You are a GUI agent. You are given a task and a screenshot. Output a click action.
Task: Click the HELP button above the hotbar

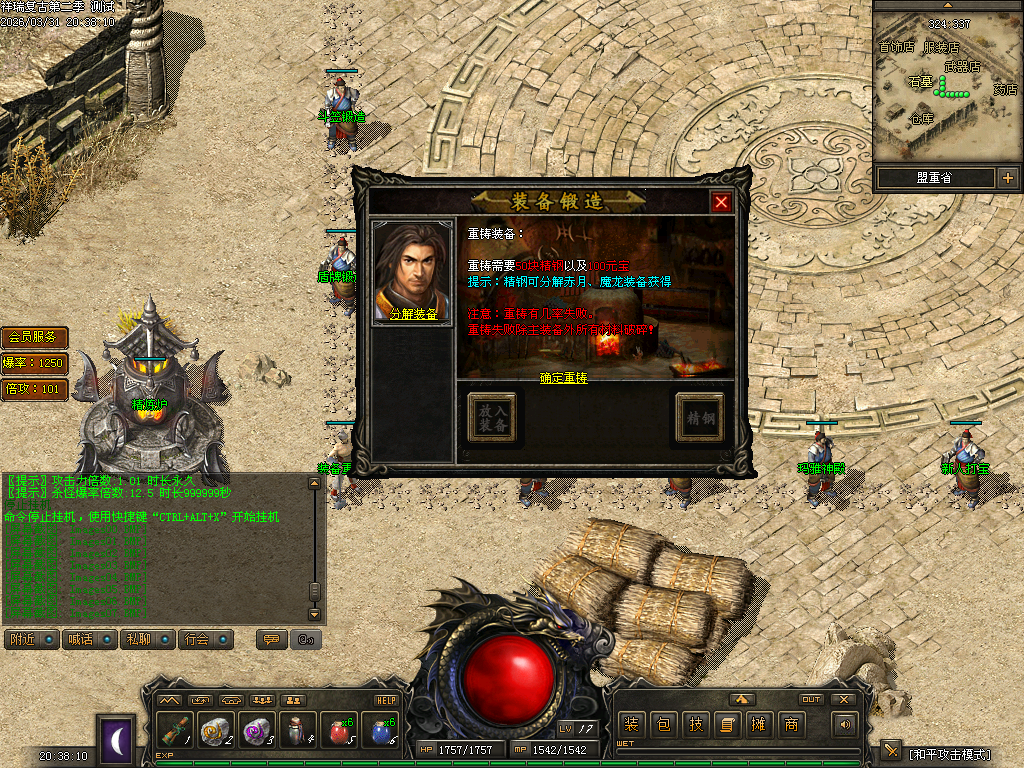(386, 700)
